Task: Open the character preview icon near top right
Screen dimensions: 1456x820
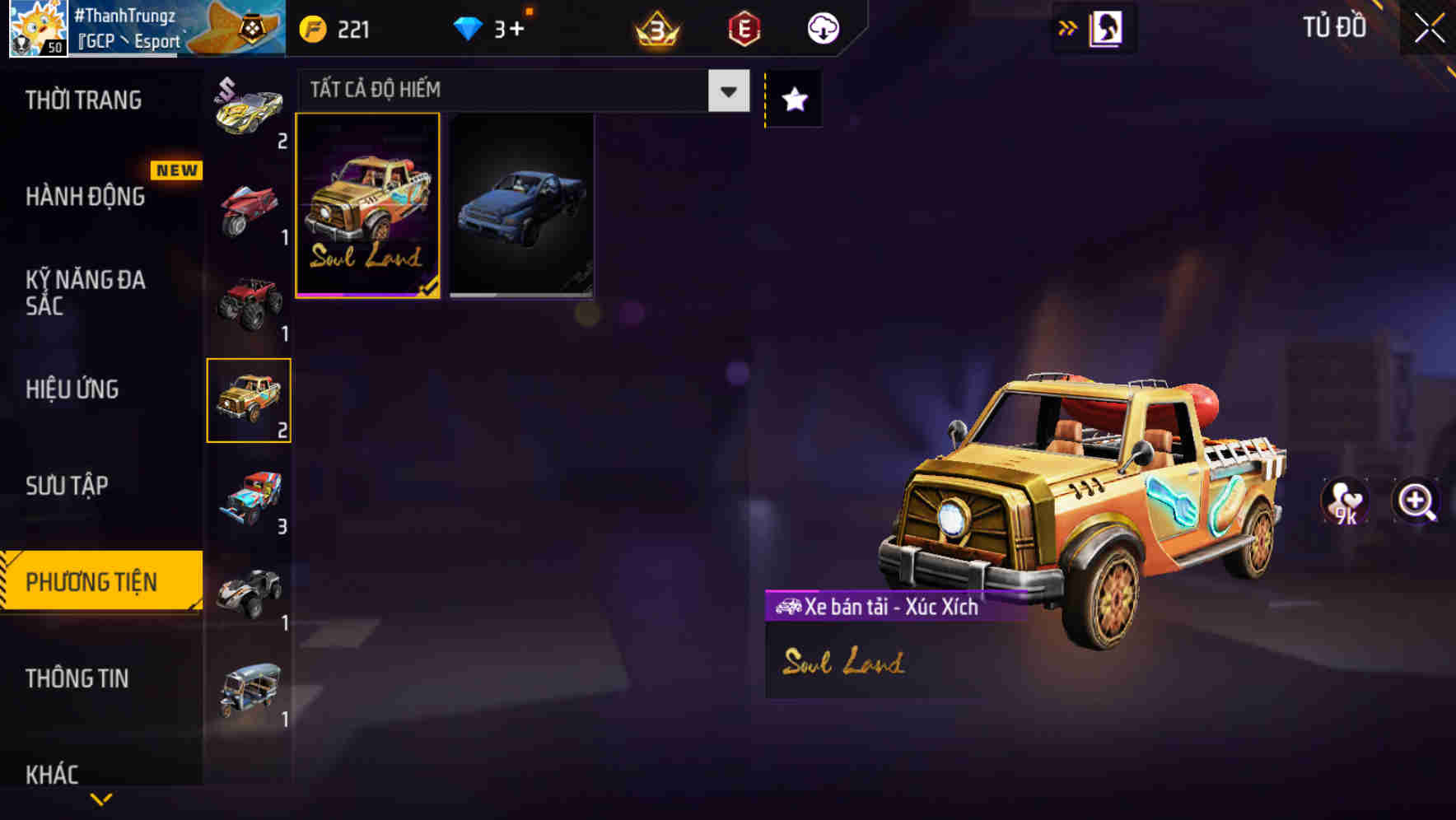Action: 1107,27
